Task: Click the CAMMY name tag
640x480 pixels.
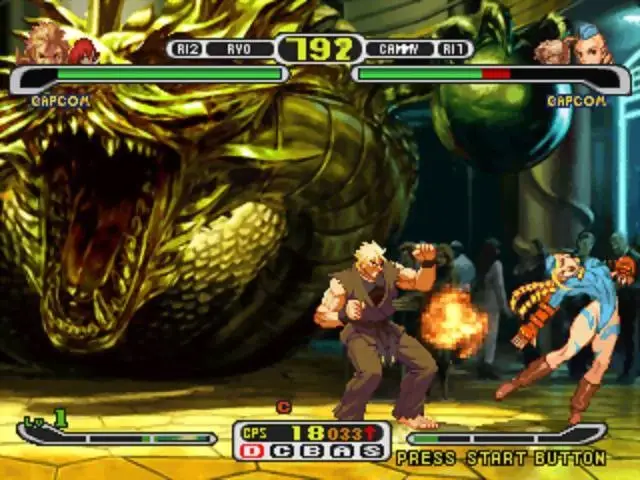Action: click(x=398, y=49)
